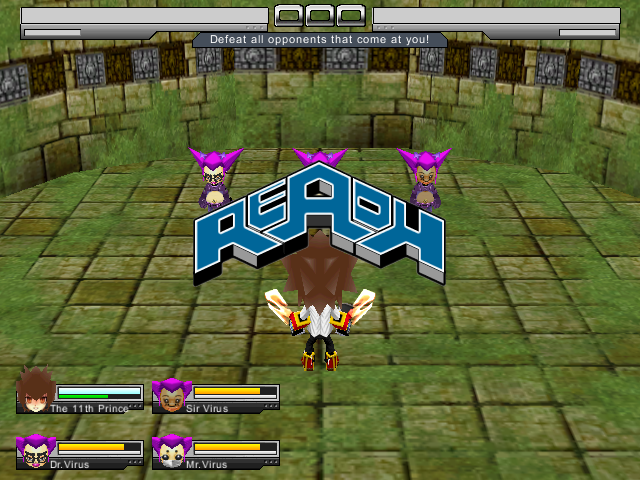Screen dimensions: 640x480
Task: Click the Sir Virus status panel
Action: click(x=217, y=397)
